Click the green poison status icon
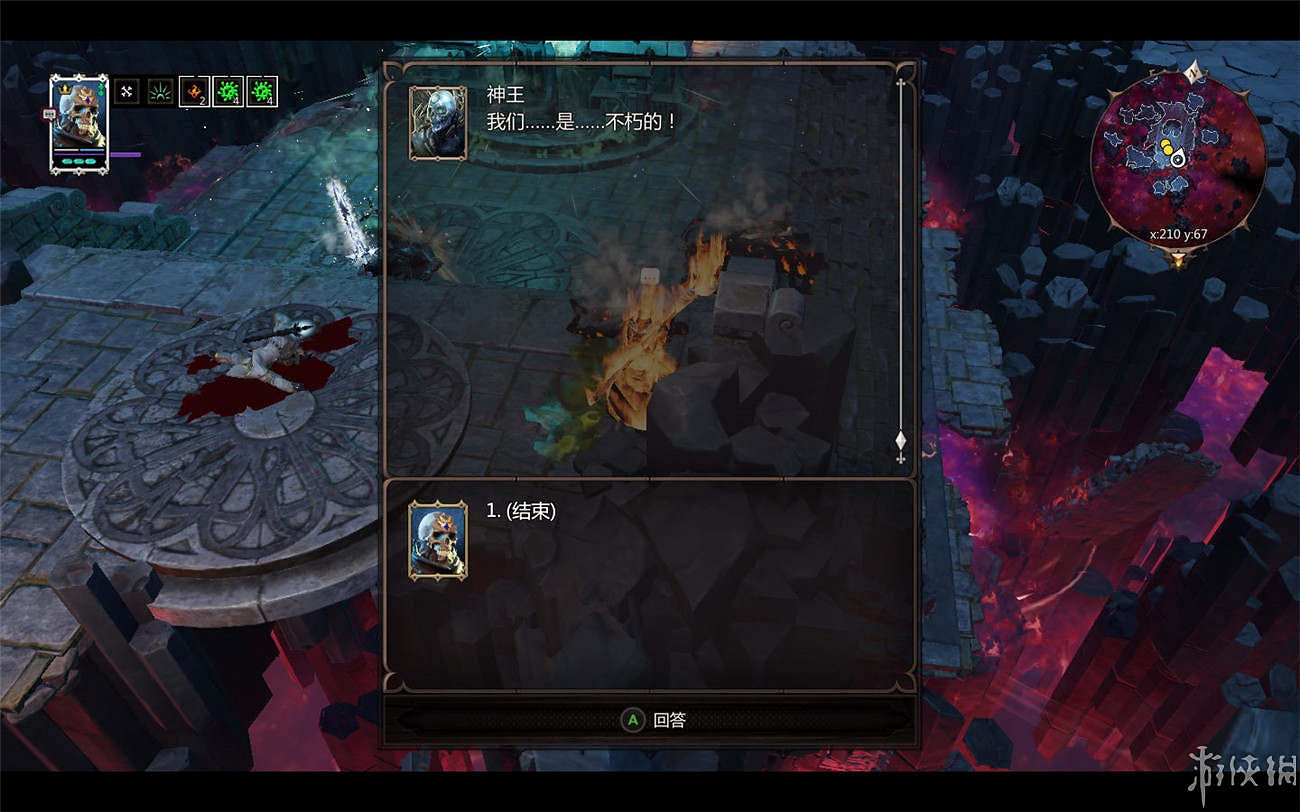This screenshot has height=812, width=1300. (227, 92)
